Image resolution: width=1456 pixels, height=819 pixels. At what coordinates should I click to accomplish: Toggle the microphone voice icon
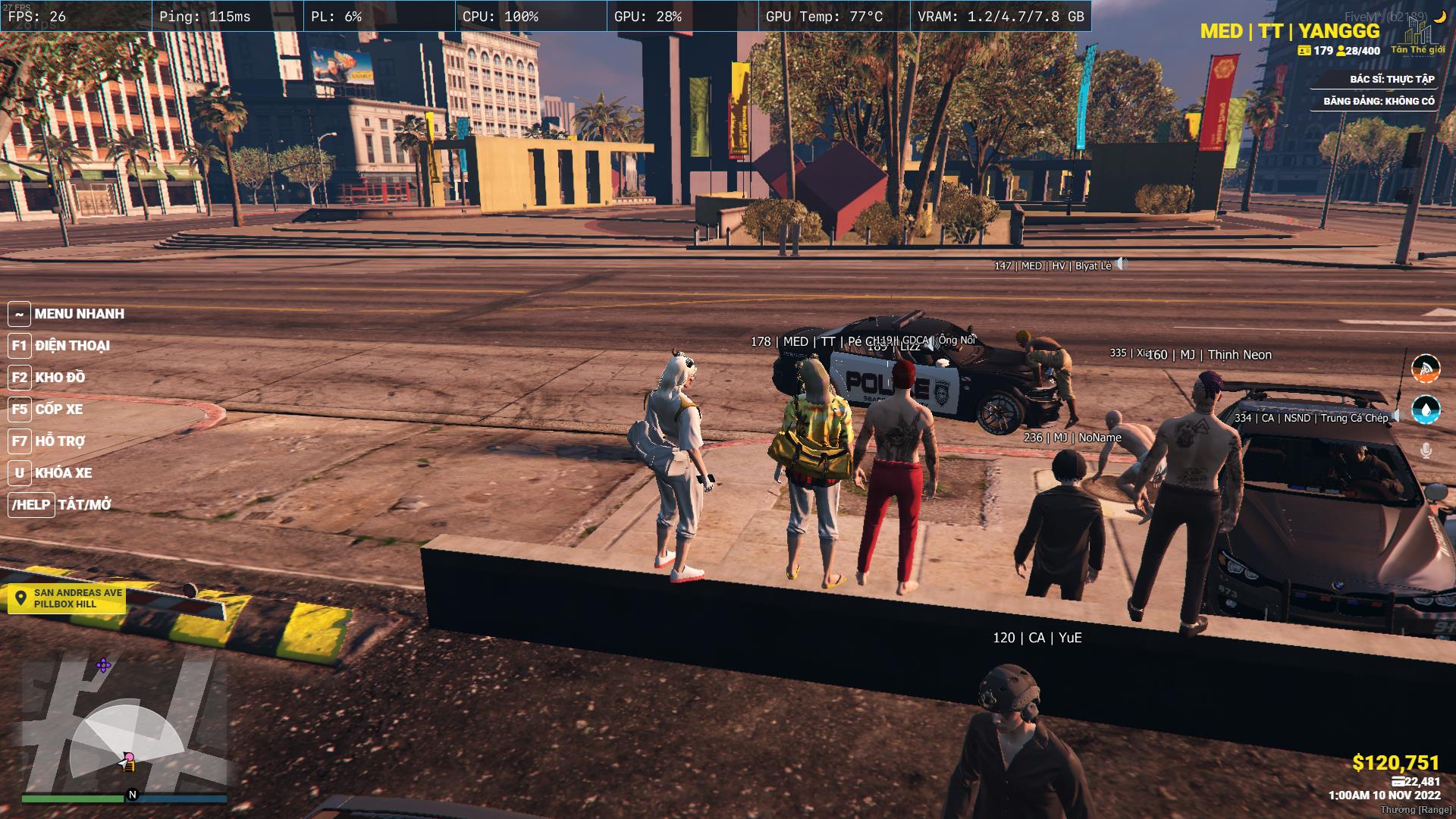1426,451
